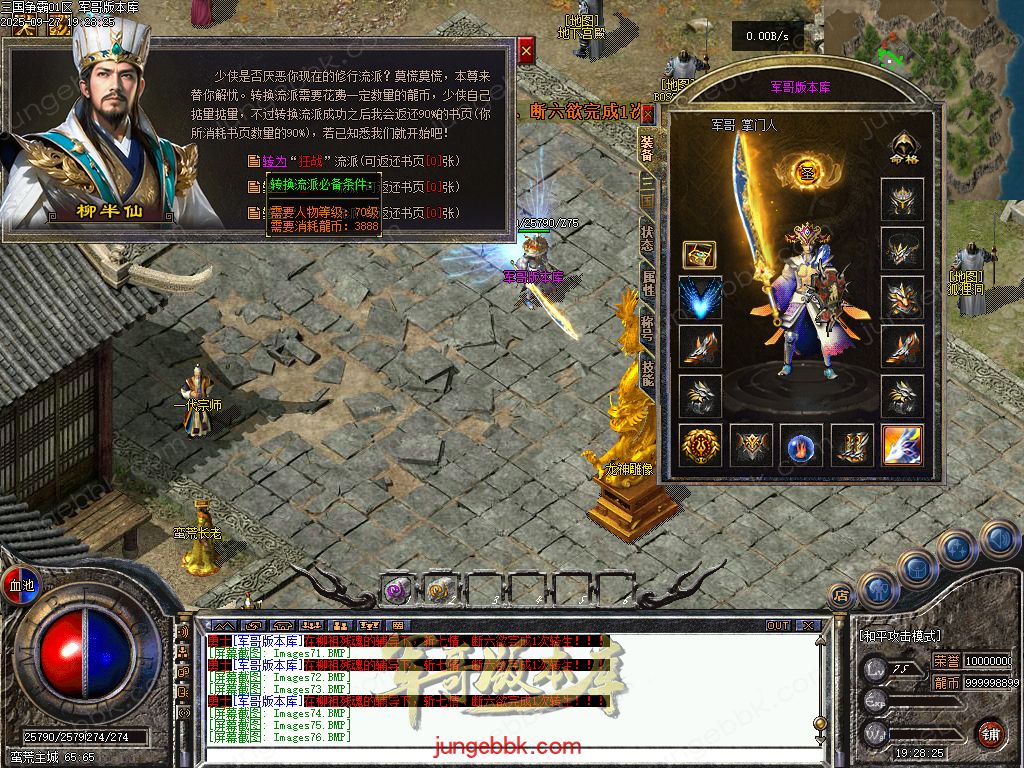Screen dimensions: 1024x768
Task: Click the treasure chest icon in character panel
Action: click(x=700, y=254)
